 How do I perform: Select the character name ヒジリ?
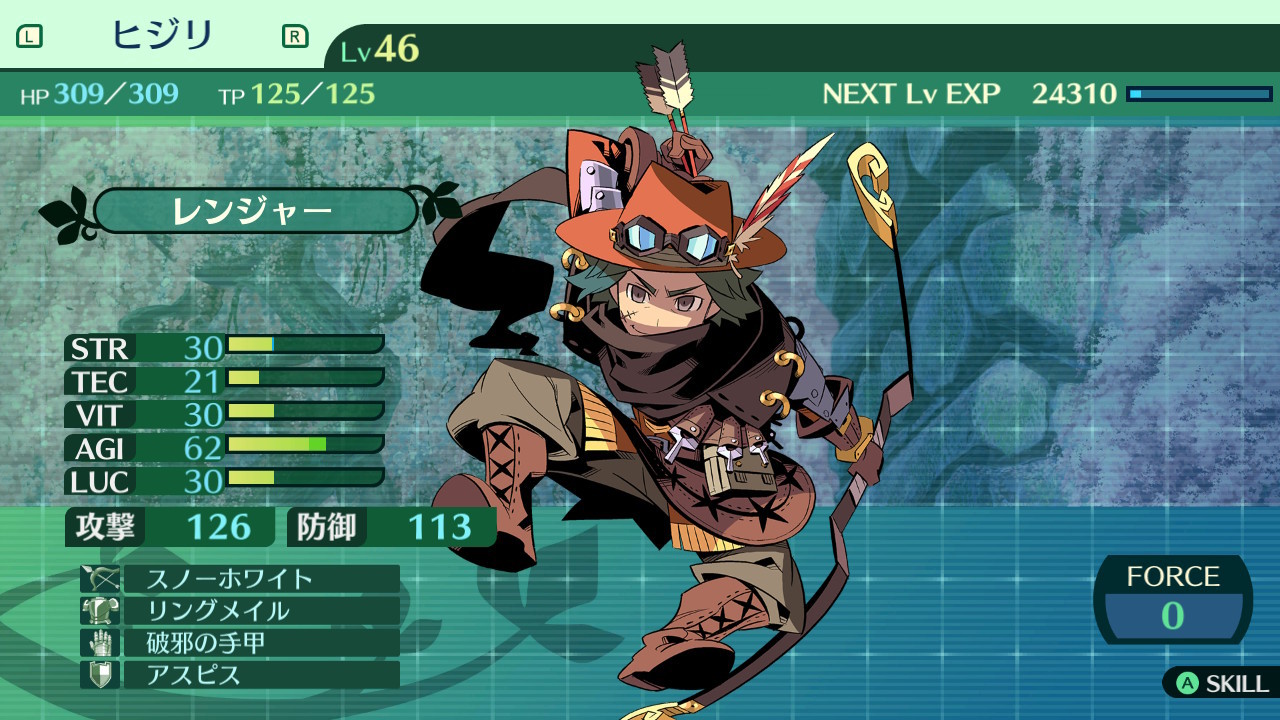pos(162,37)
